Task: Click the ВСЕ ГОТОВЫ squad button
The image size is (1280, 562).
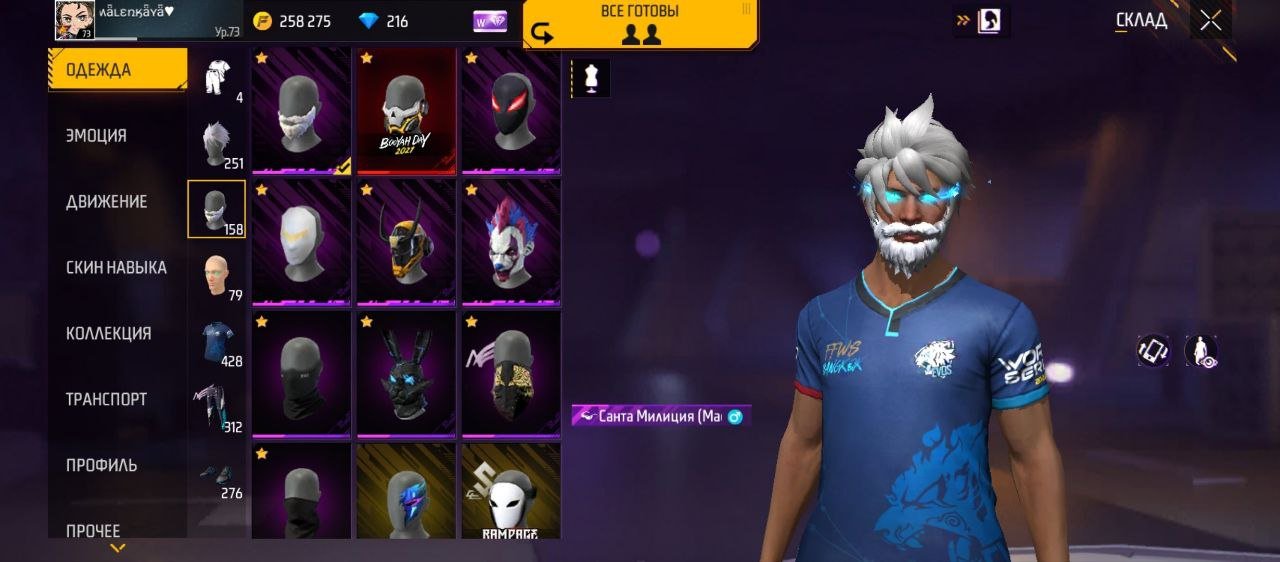Action: click(640, 24)
